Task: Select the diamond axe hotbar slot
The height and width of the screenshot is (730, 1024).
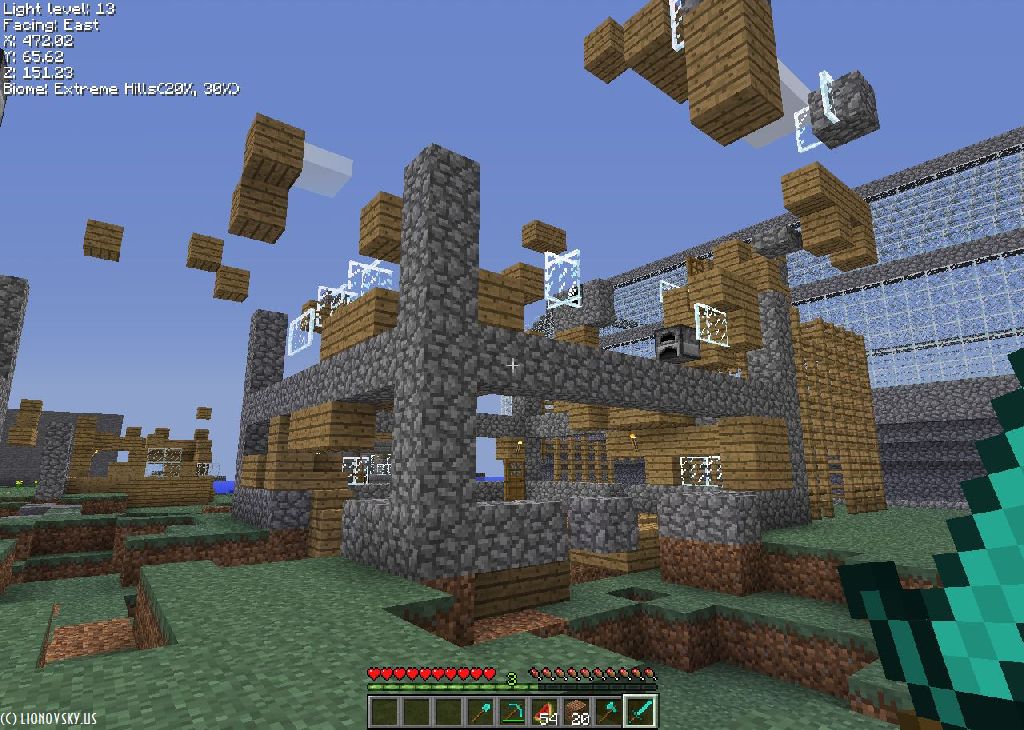Action: pyautogui.click(x=608, y=712)
